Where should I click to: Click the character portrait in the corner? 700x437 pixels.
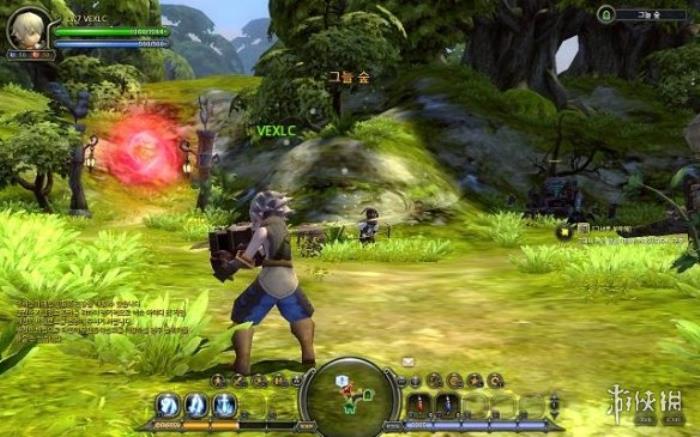coord(27,28)
